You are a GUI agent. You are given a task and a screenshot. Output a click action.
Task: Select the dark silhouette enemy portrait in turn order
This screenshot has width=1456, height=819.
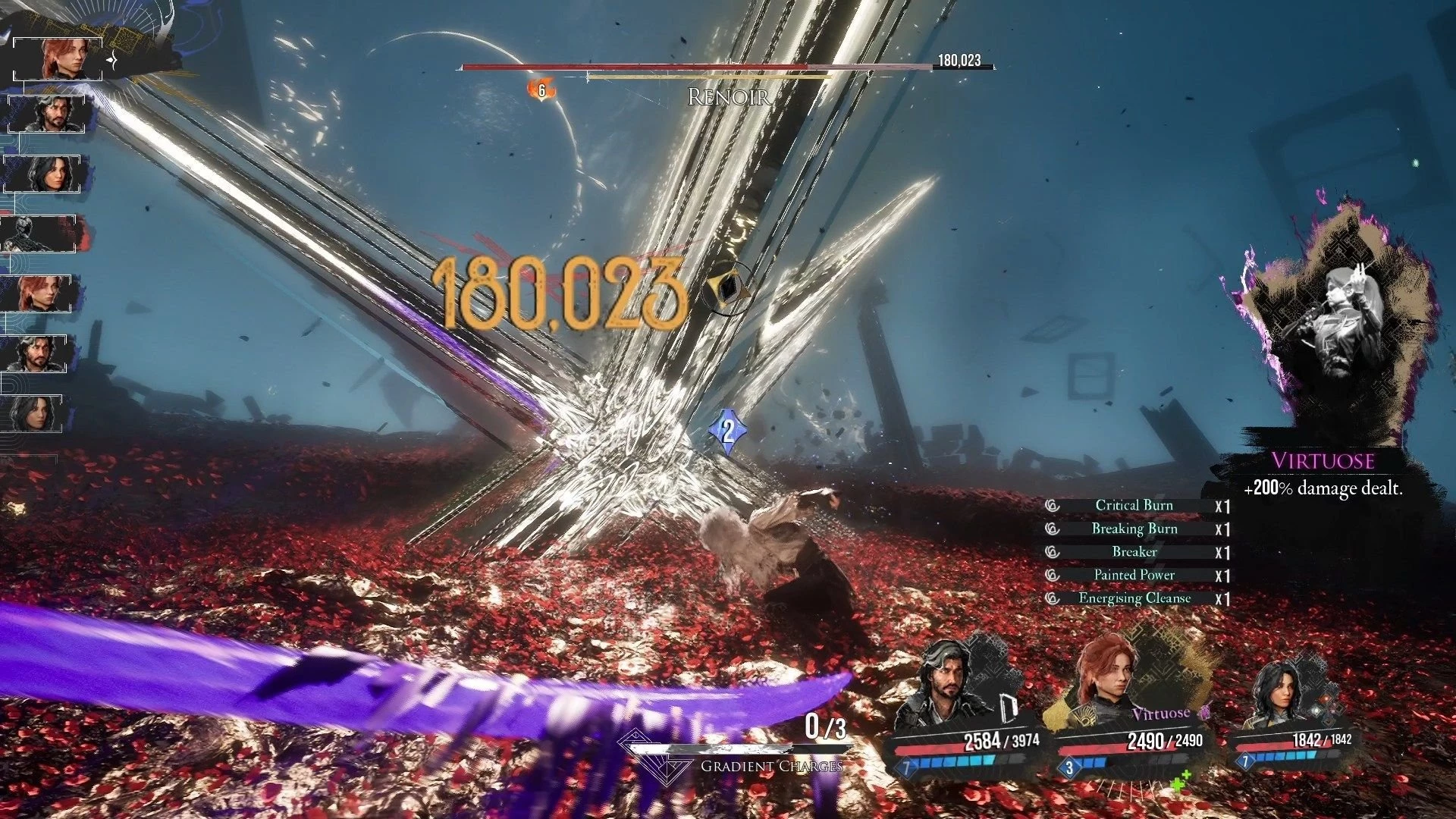pyautogui.click(x=39, y=234)
